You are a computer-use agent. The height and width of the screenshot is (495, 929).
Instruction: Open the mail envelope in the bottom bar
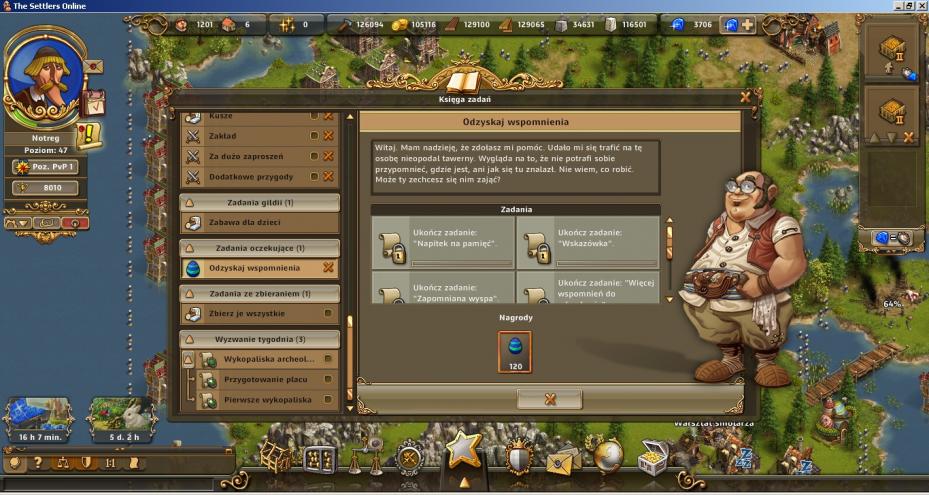point(563,459)
